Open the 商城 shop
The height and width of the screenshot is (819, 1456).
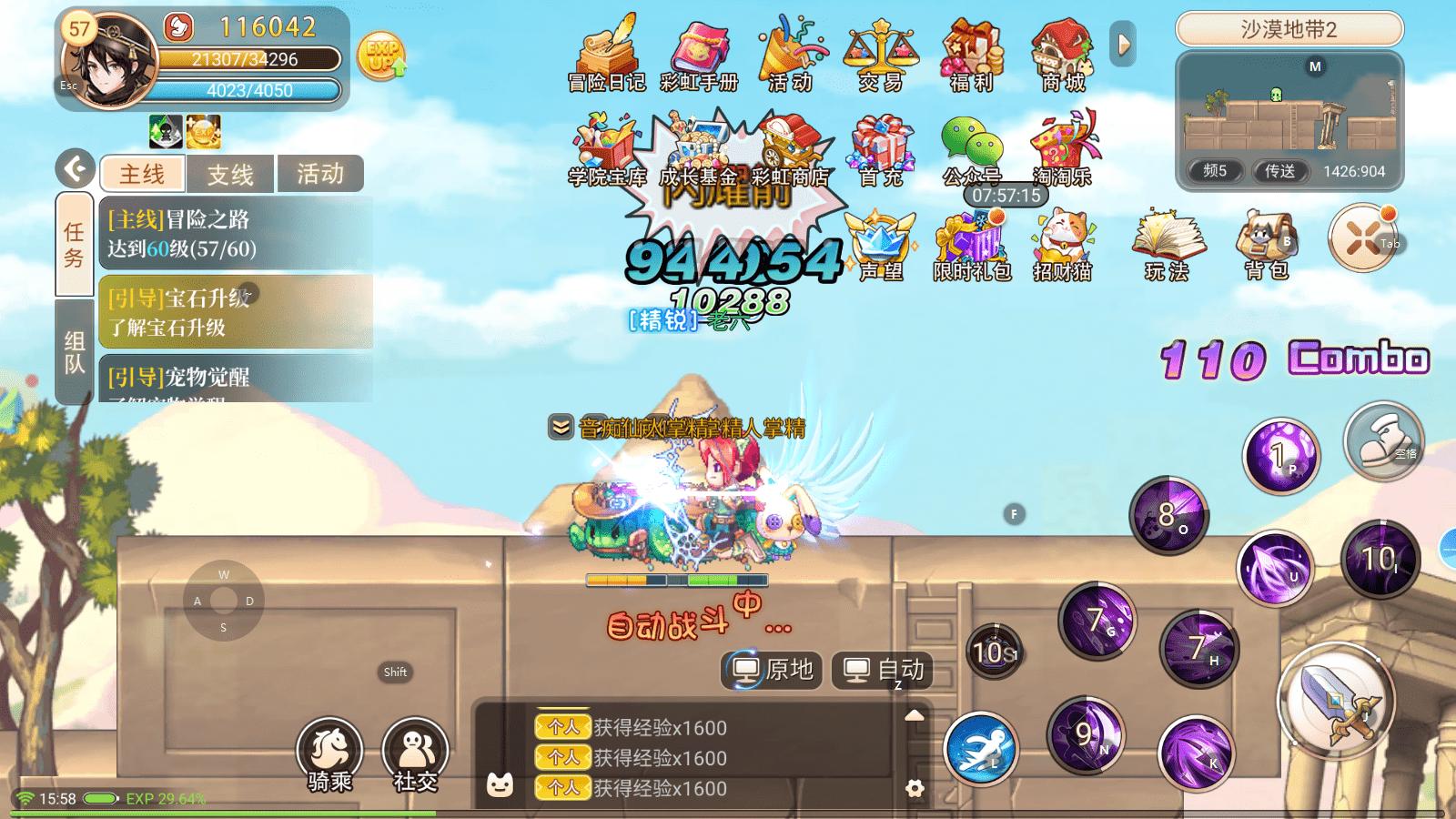click(x=1063, y=53)
